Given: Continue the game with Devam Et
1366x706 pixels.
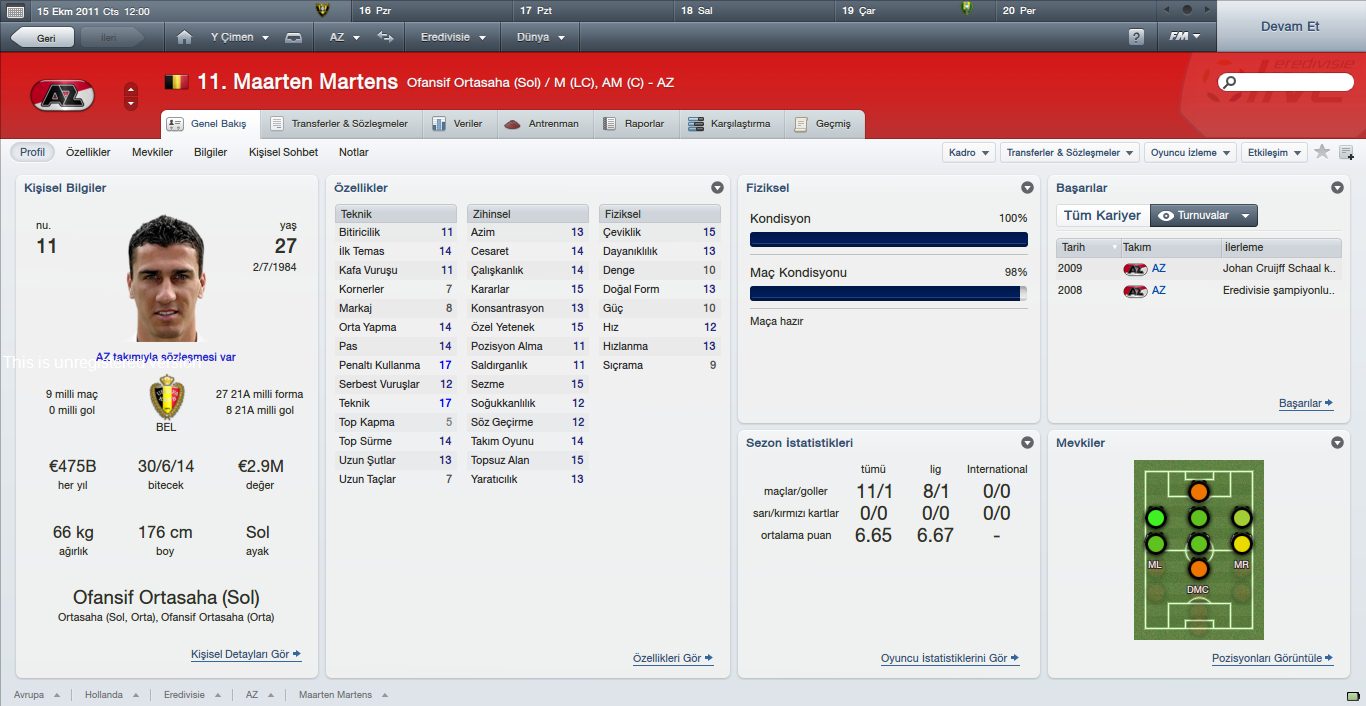Looking at the screenshot, I should coord(1291,26).
